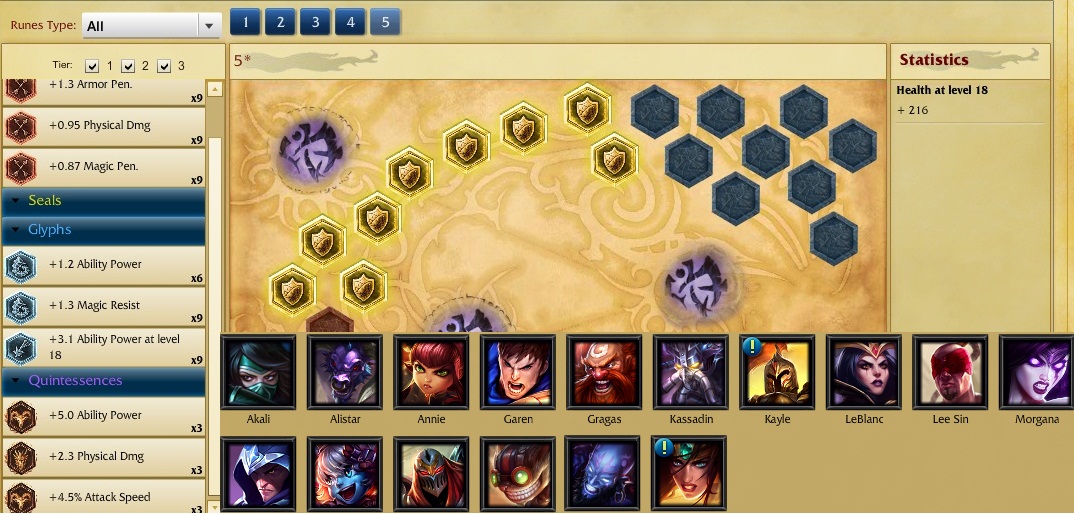Pick the Kayle champion portrait
Image resolution: width=1074 pixels, height=514 pixels.
[x=777, y=372]
